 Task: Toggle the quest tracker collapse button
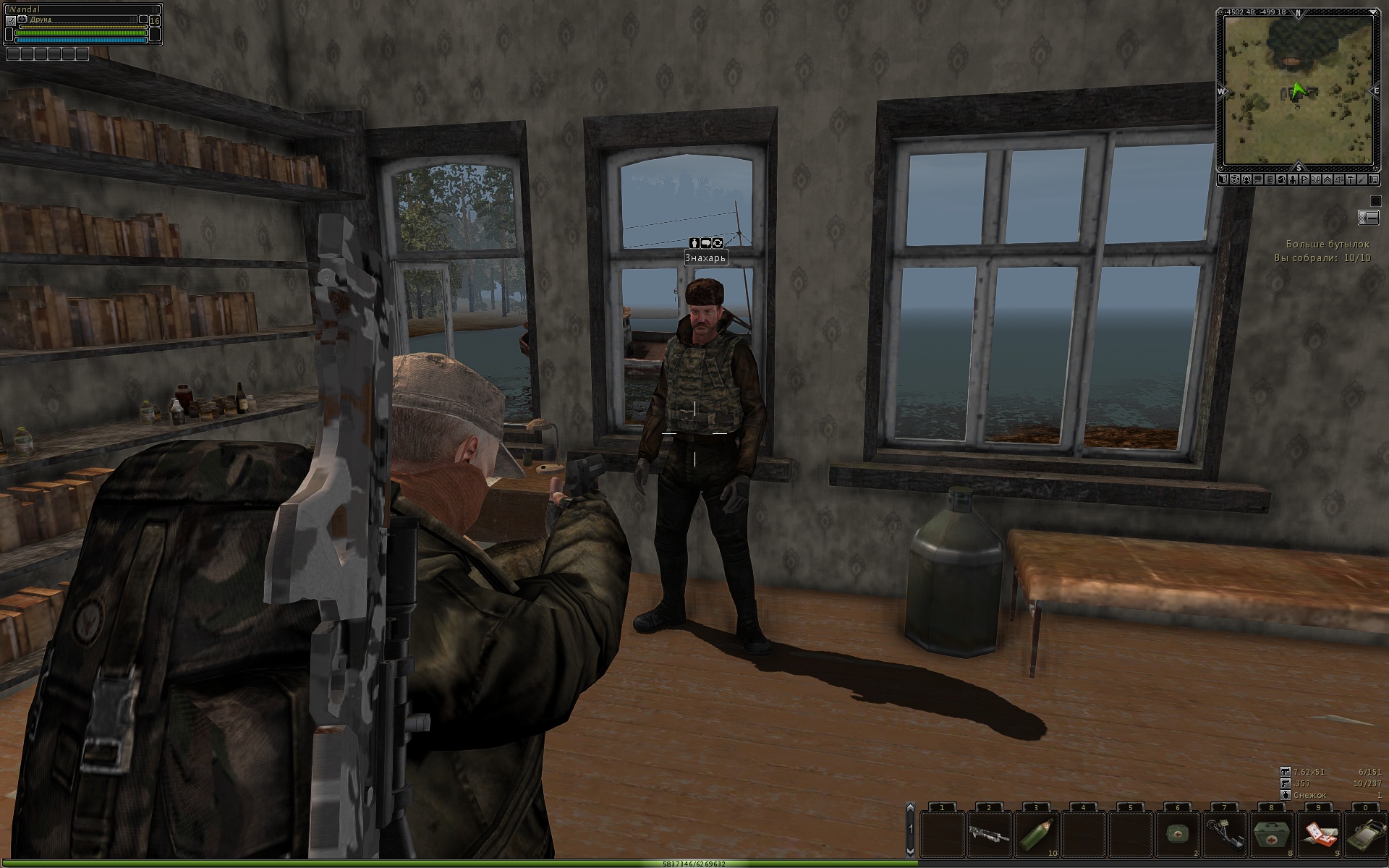point(1369,217)
